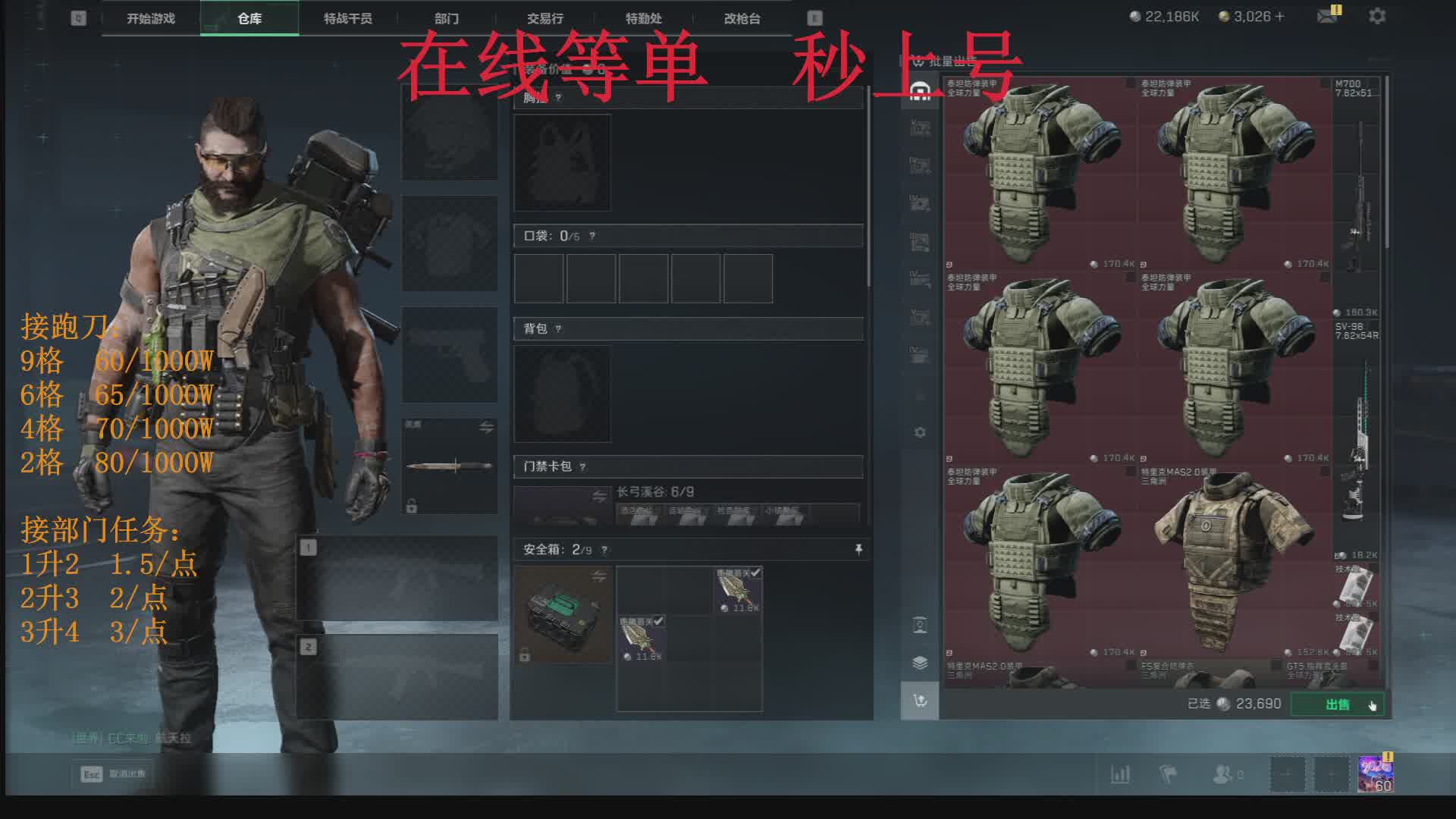The height and width of the screenshot is (819, 1456).
Task: Click the 取消出售 cancel selling button
Action: point(114,774)
